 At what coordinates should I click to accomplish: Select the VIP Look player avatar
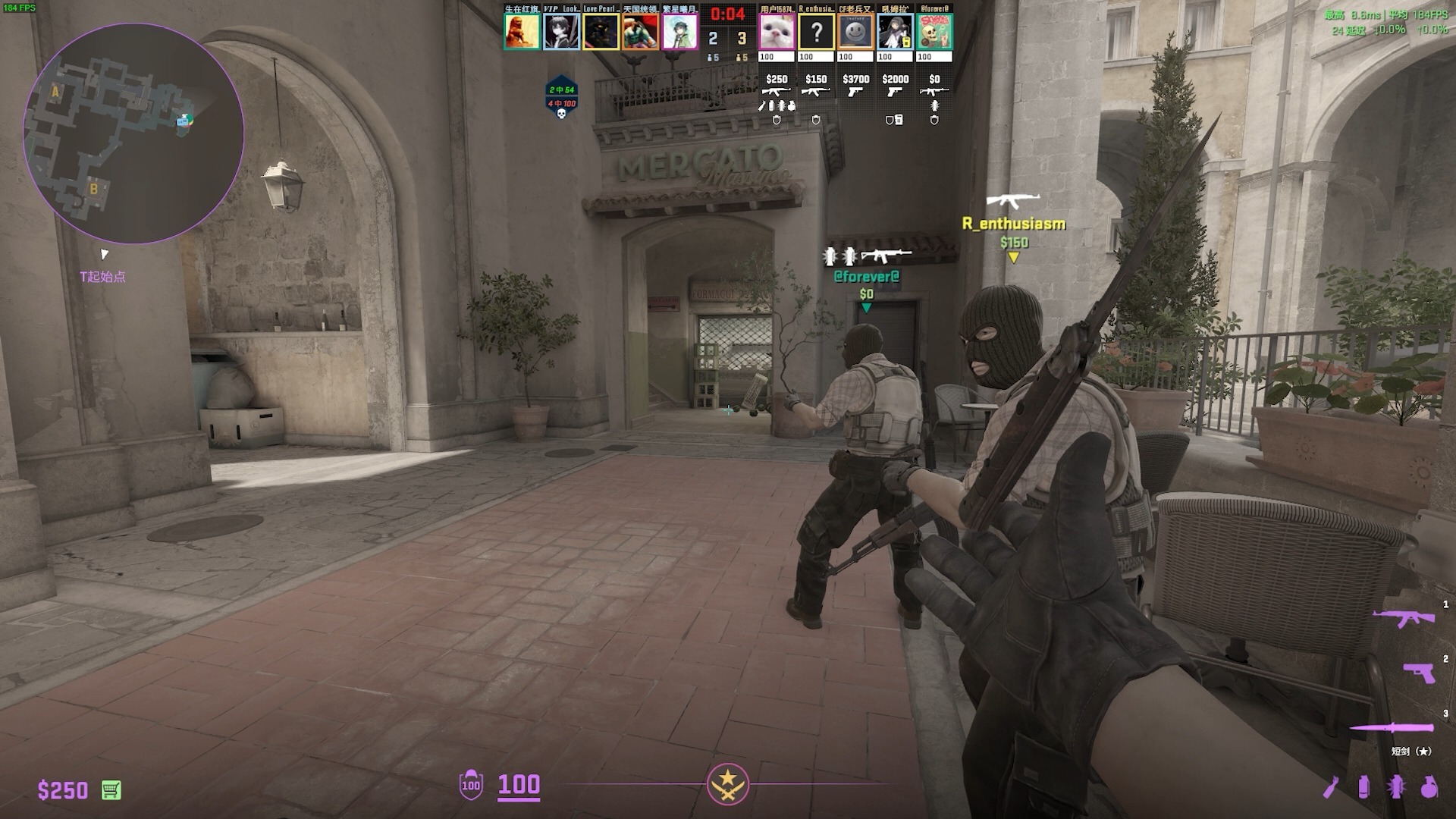tap(561, 33)
